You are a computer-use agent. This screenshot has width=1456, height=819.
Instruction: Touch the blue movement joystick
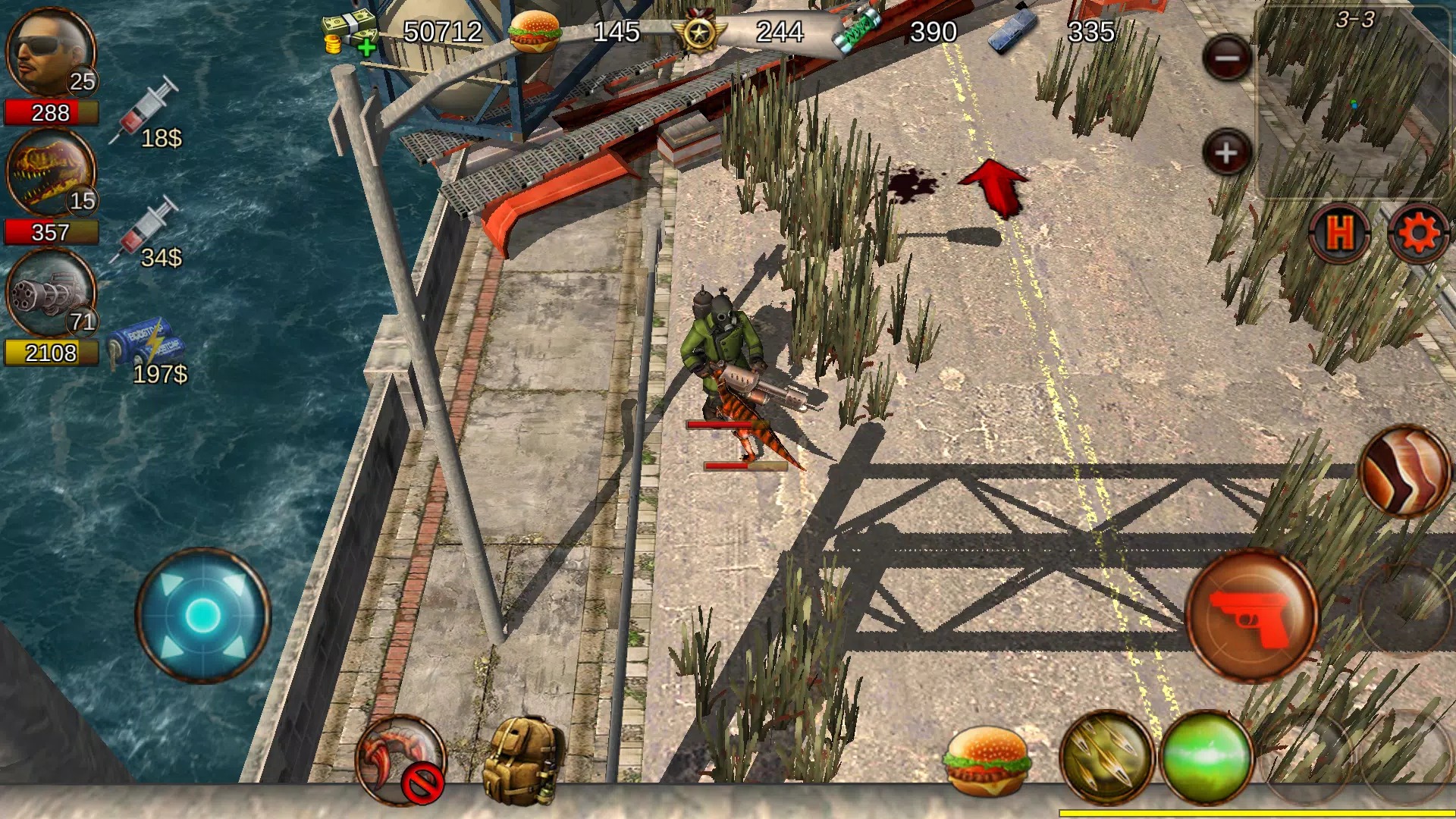(202, 614)
